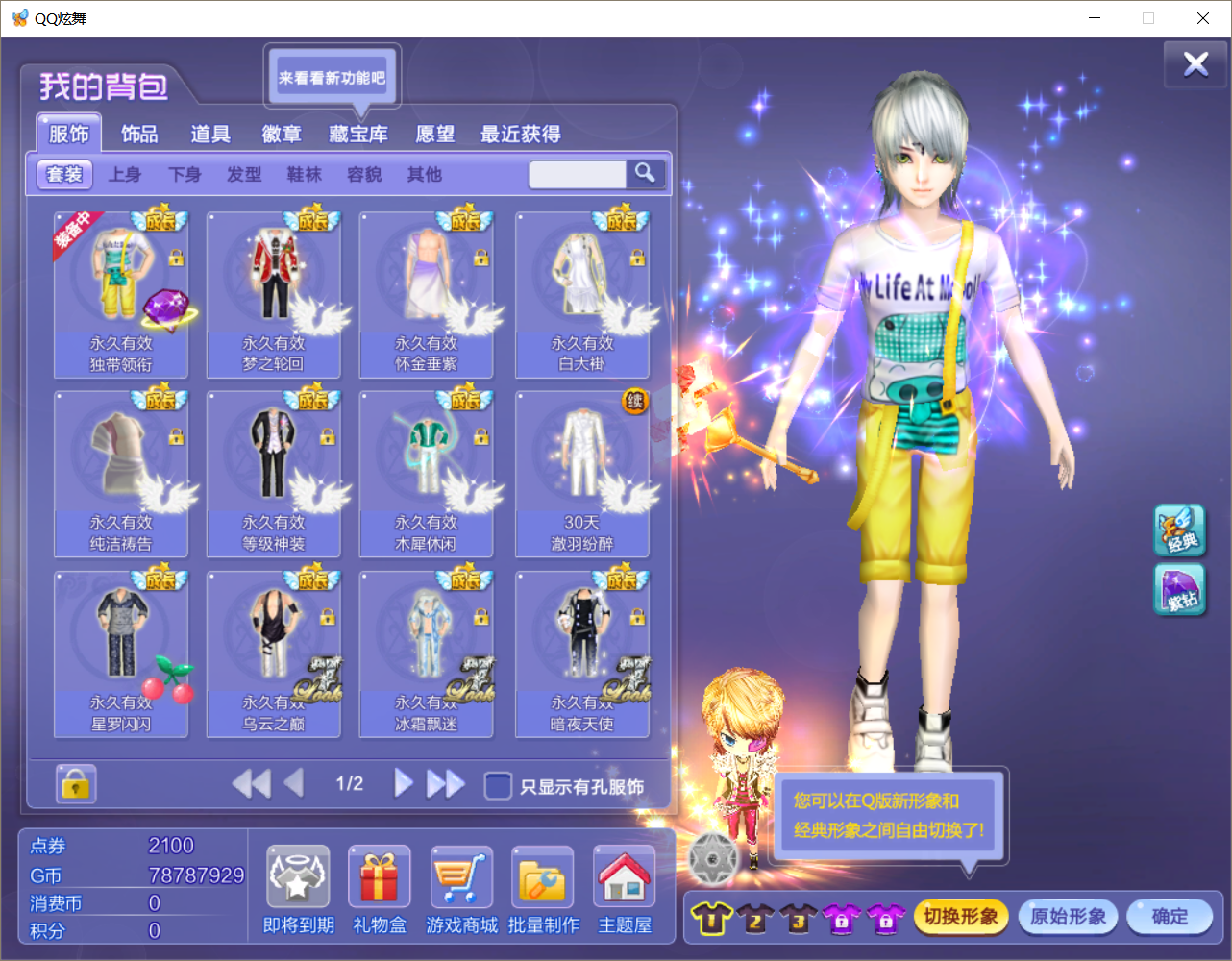The height and width of the screenshot is (961, 1232).
Task: Minimize the QQ炫舞 window
Action: pos(1095,18)
